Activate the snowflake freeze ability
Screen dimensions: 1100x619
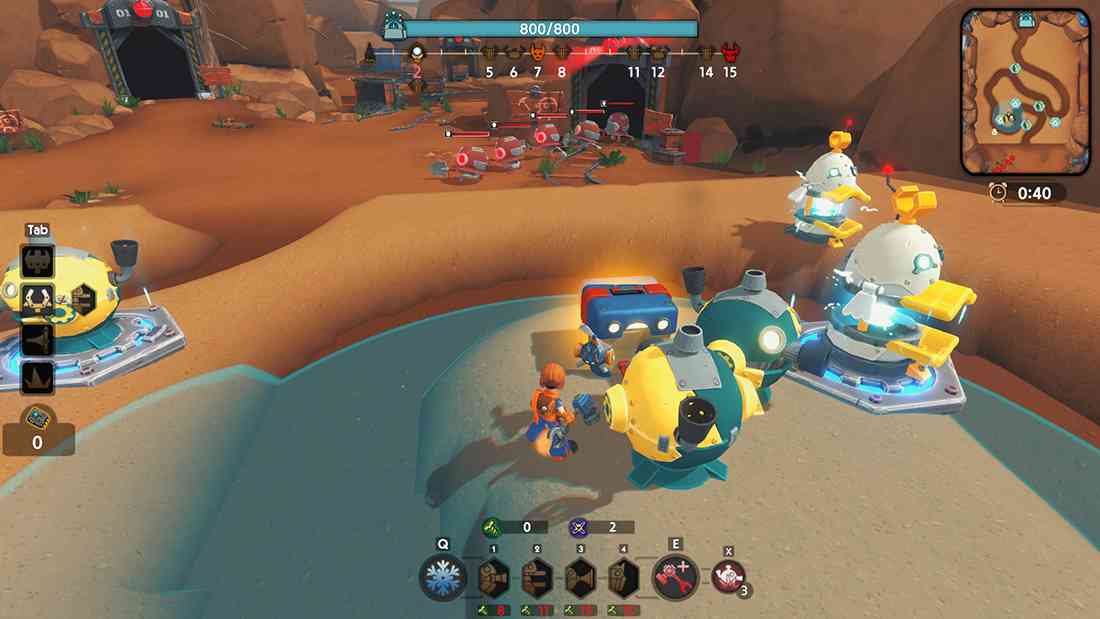click(442, 578)
